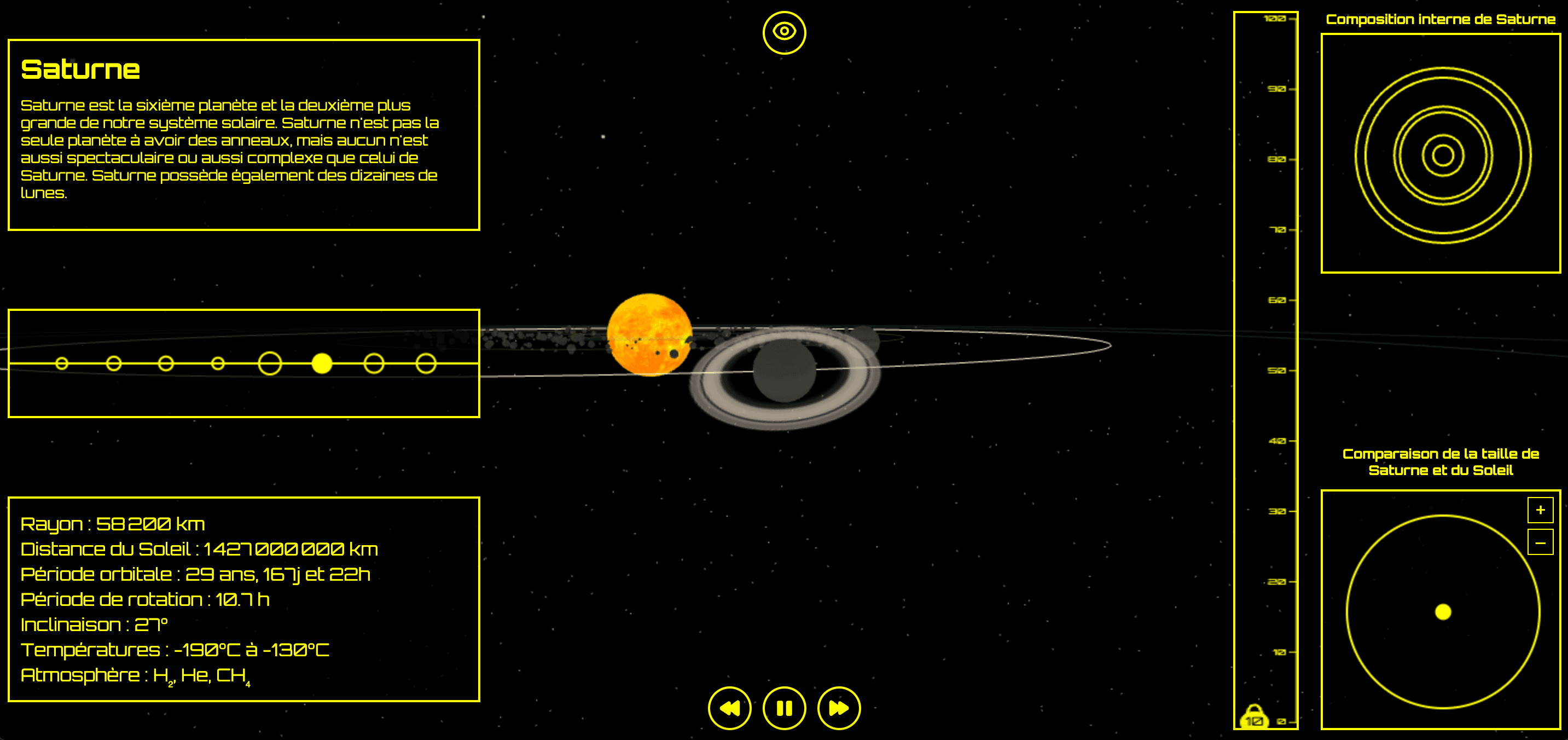
Task: Toggle the eye visibility icon
Action: (784, 32)
